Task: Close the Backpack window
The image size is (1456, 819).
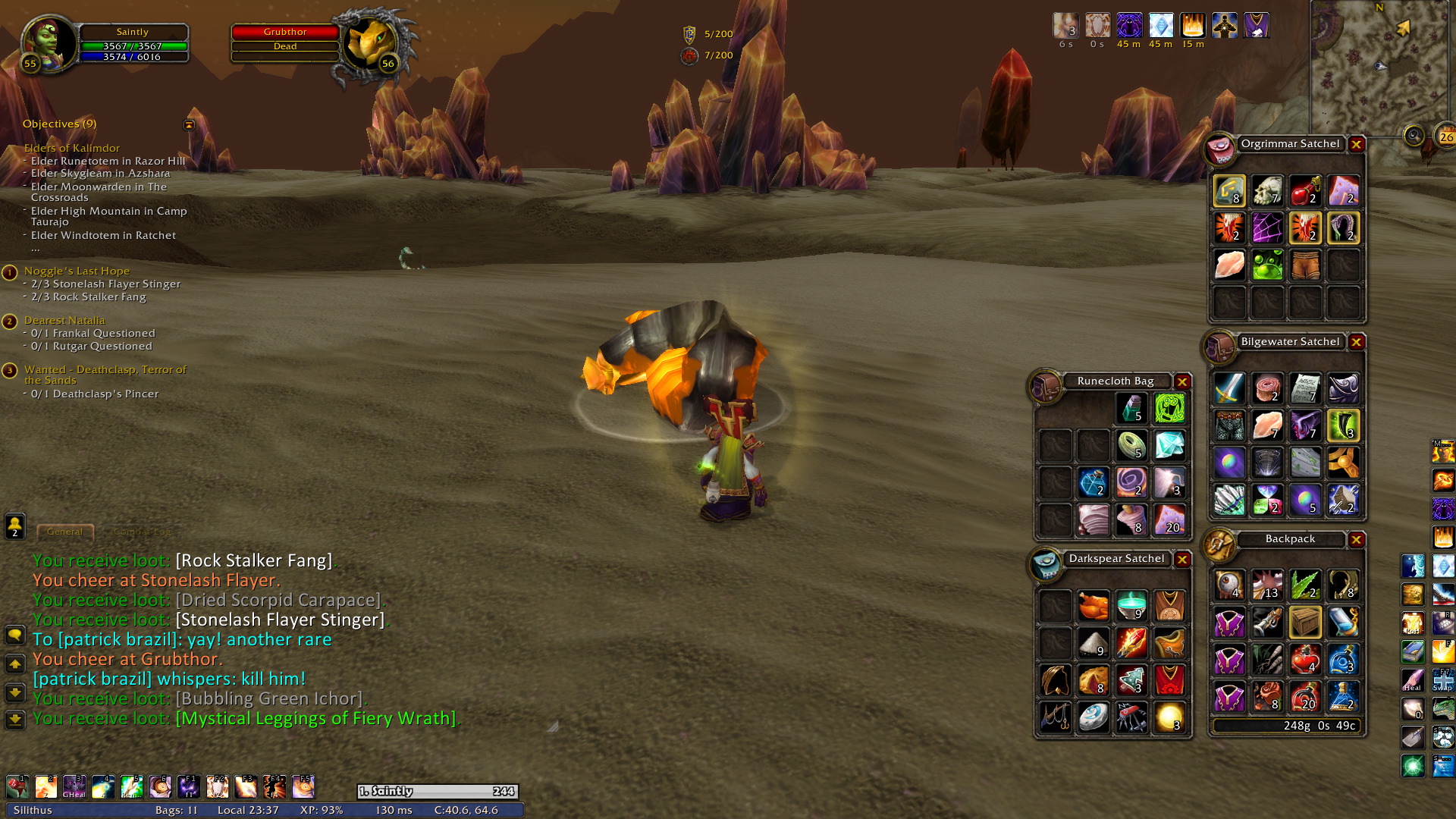Action: coord(1357,540)
